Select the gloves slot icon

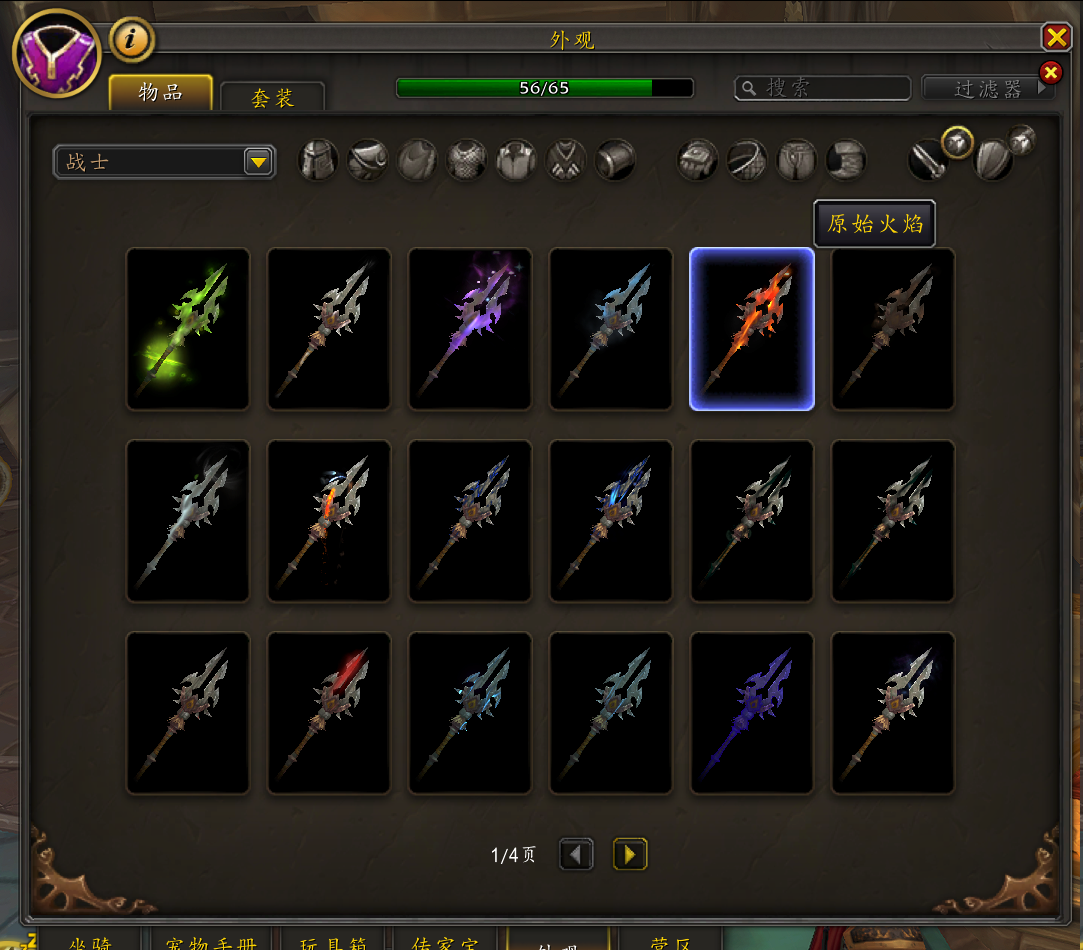pos(697,160)
